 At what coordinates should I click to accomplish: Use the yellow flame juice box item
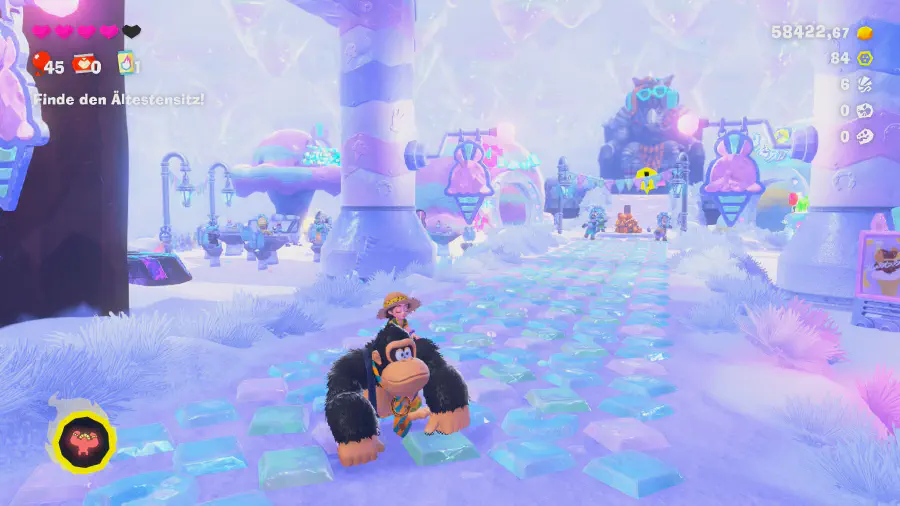(x=126, y=64)
